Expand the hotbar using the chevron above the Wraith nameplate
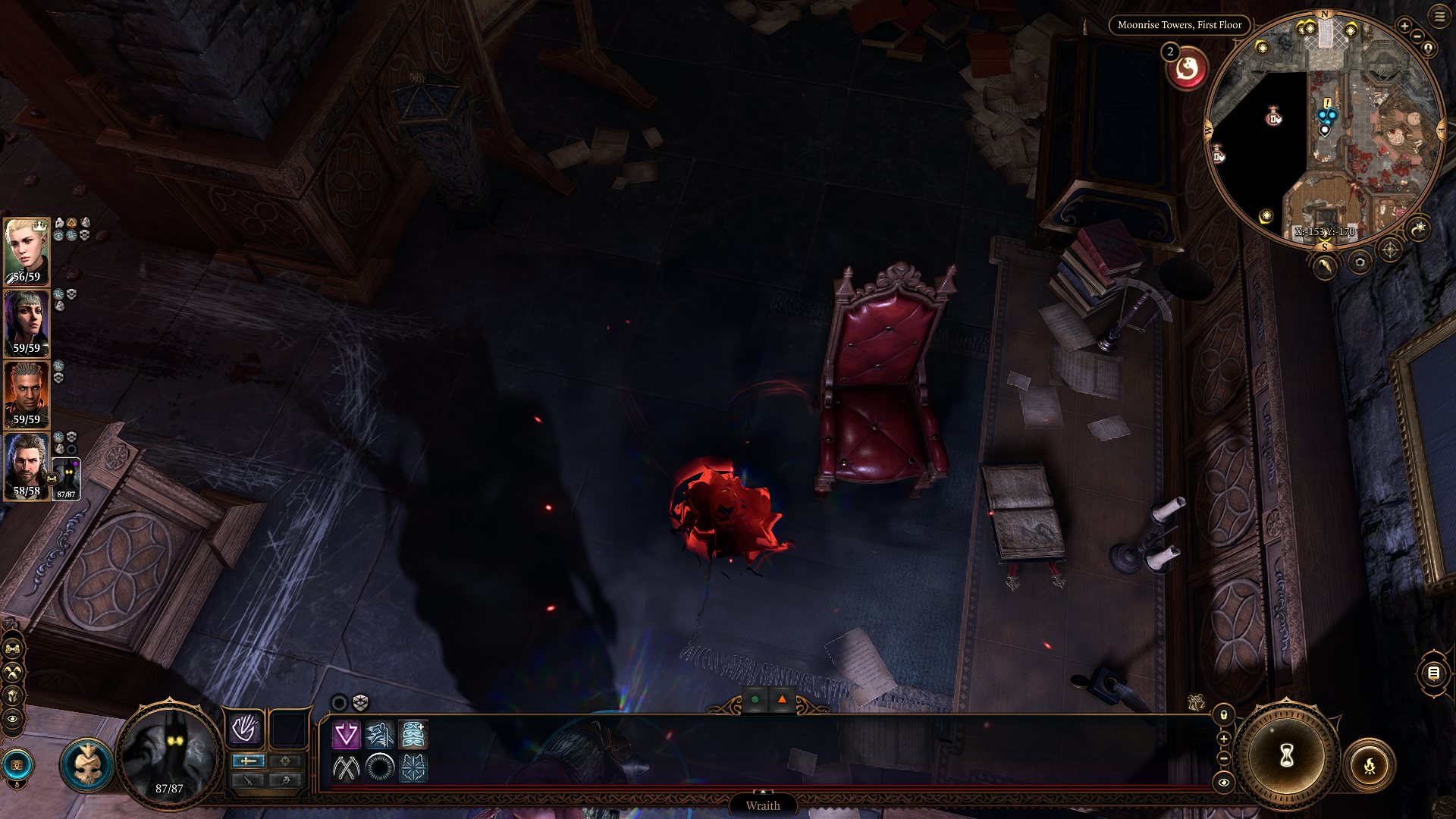Image resolution: width=1456 pixels, height=819 pixels. pos(764,791)
